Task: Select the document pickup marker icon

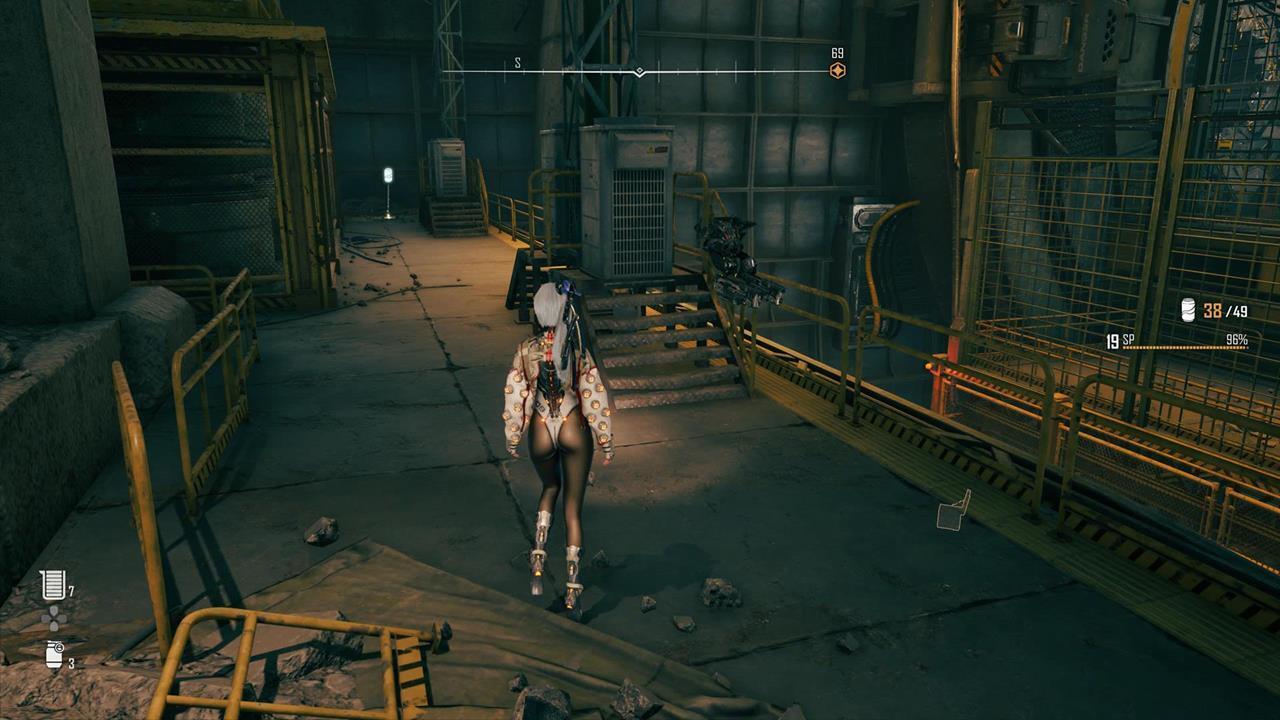Action: tap(954, 511)
